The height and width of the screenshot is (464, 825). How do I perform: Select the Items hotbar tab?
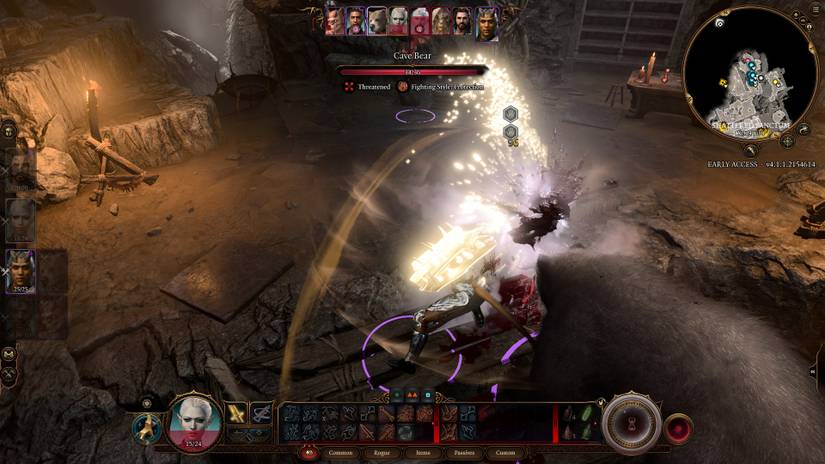coord(424,452)
